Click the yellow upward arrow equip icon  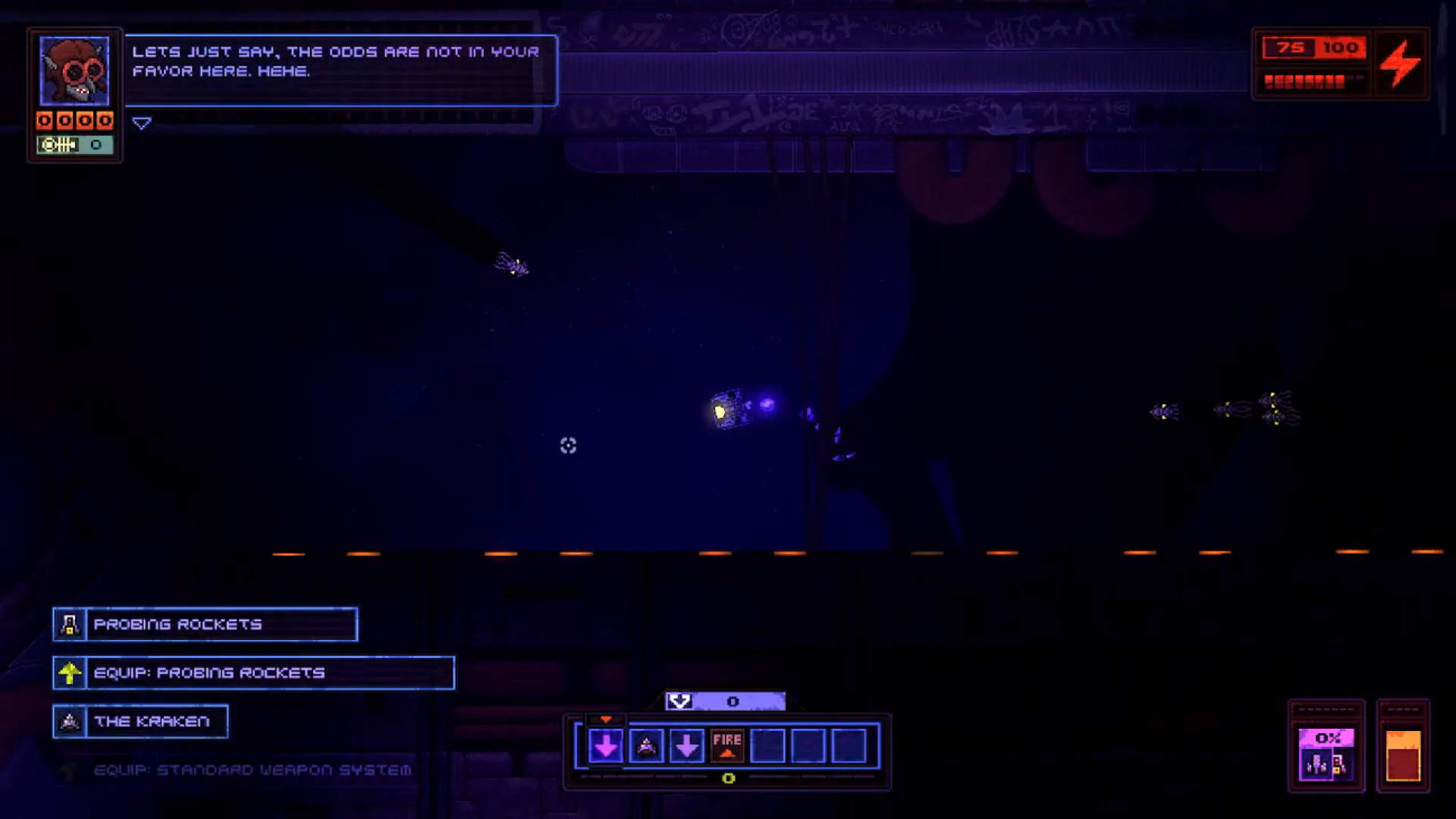pyautogui.click(x=69, y=673)
